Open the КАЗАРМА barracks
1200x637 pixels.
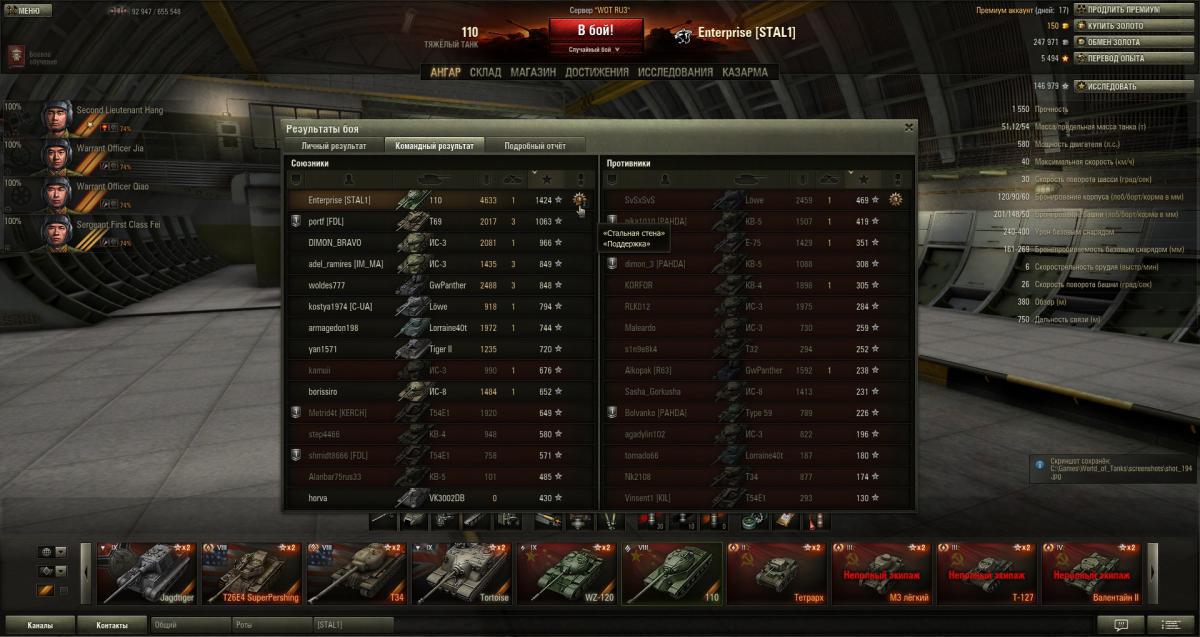[745, 72]
